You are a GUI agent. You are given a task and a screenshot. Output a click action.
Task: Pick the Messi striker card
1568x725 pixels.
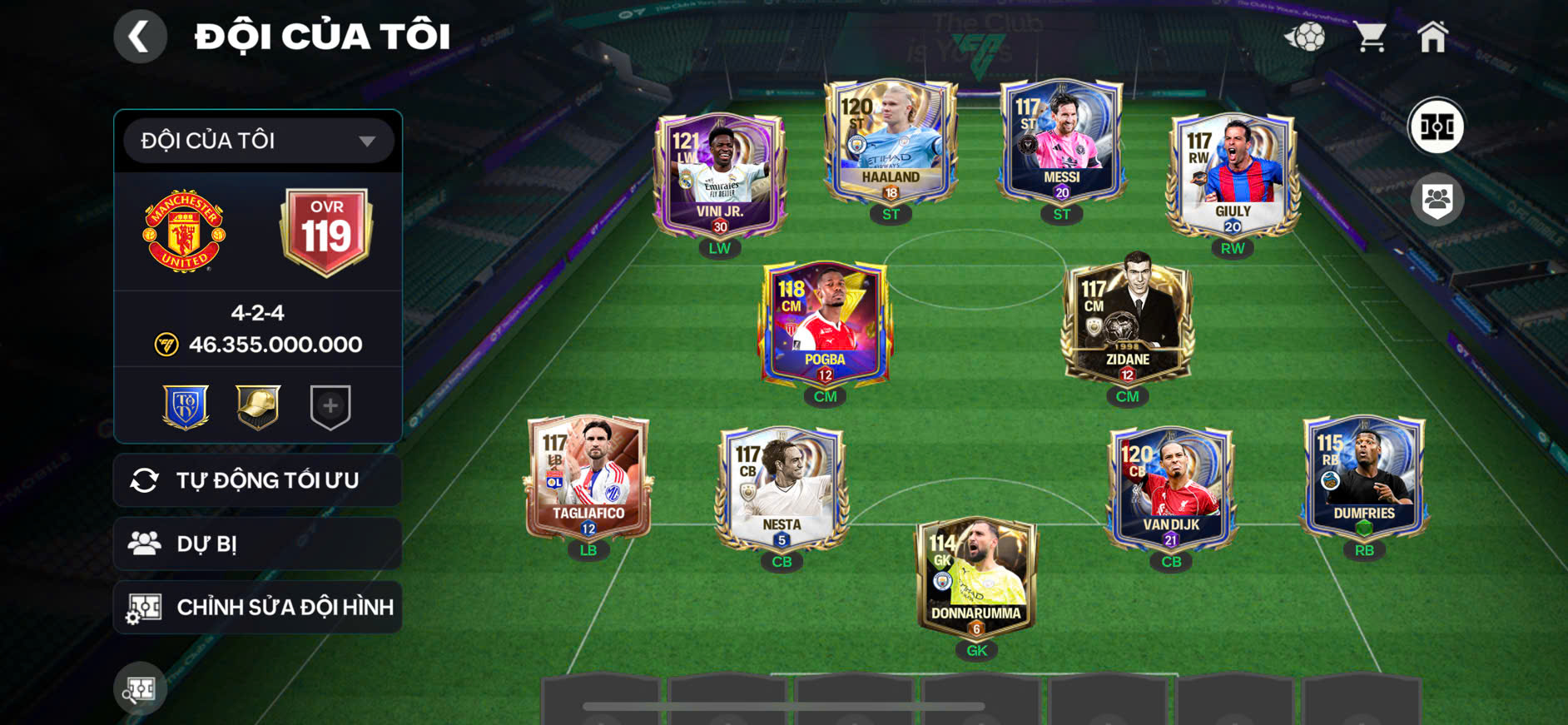[x=1061, y=142]
